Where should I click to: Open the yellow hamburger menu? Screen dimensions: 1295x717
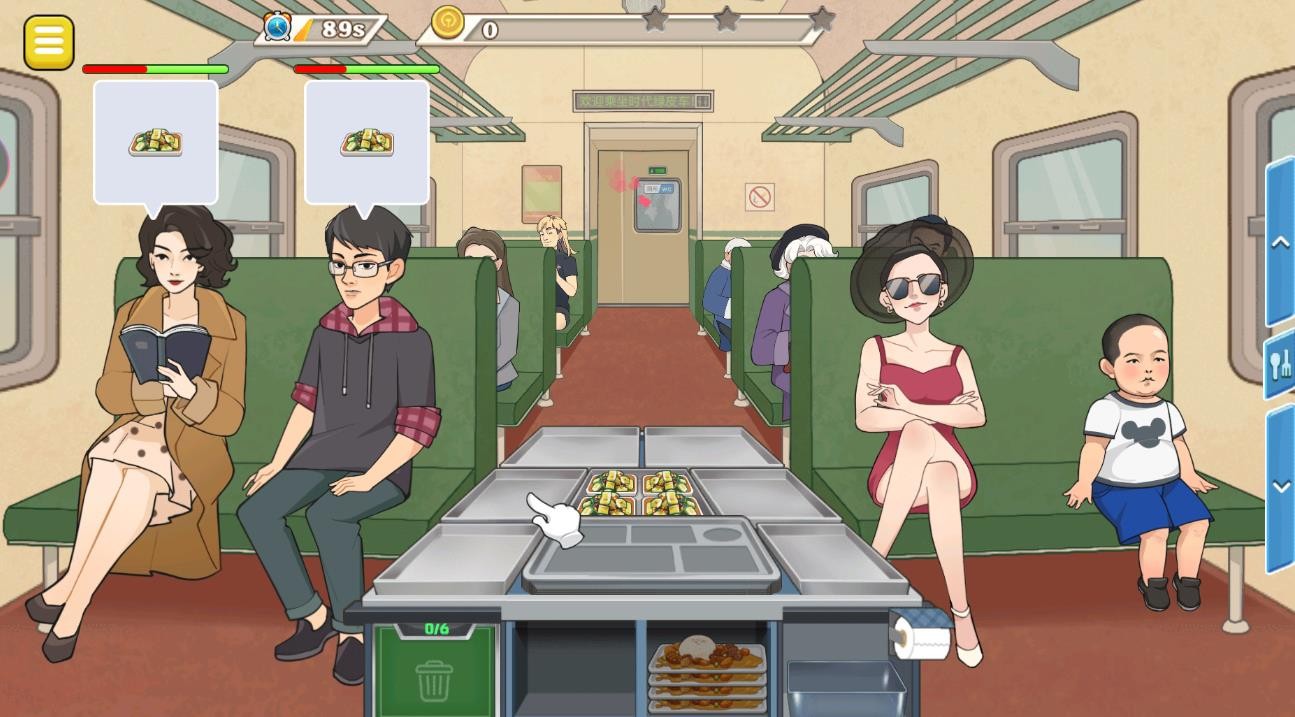pyautogui.click(x=48, y=43)
